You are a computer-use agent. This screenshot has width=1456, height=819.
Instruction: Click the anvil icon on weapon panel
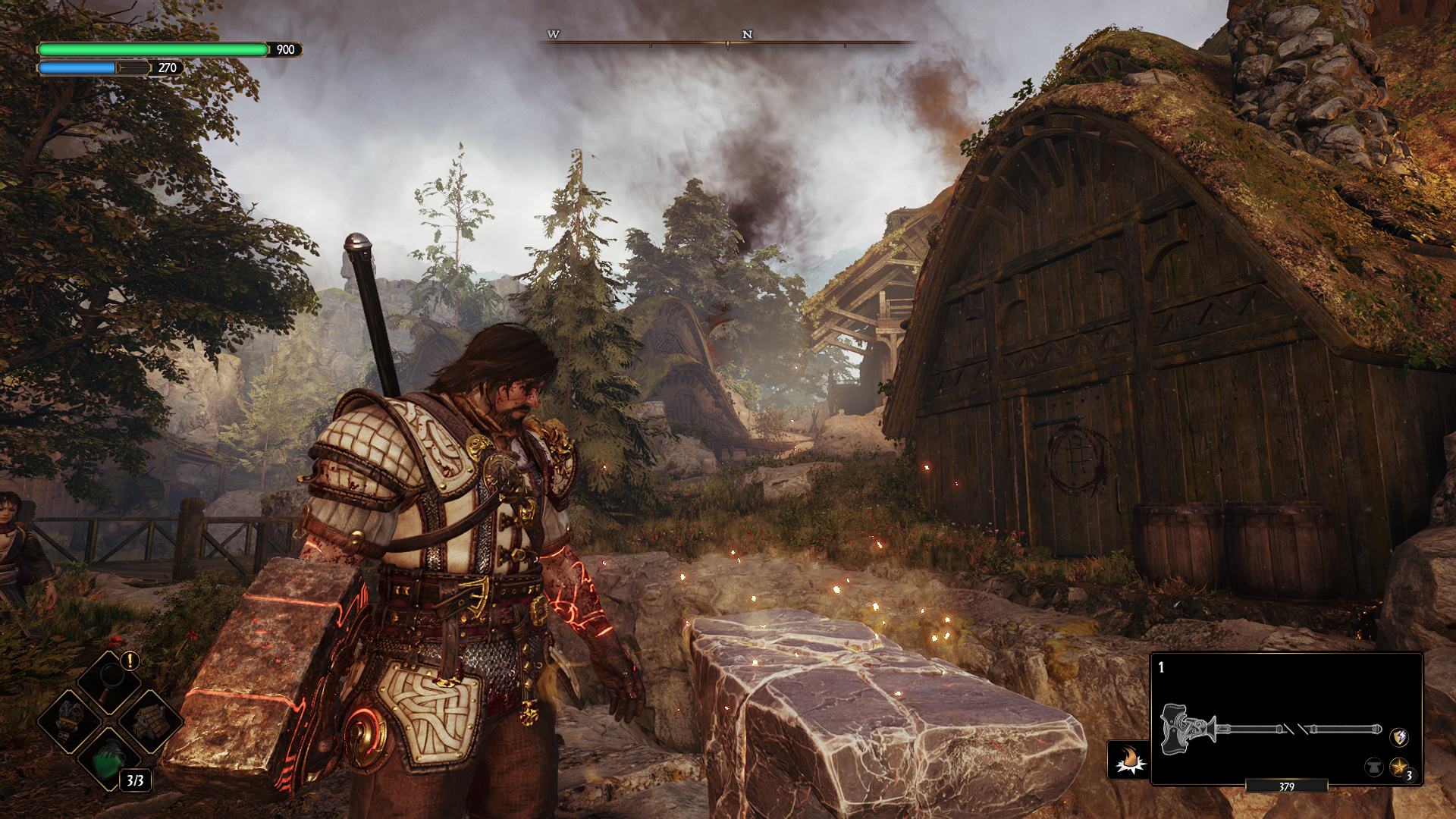point(1373,767)
